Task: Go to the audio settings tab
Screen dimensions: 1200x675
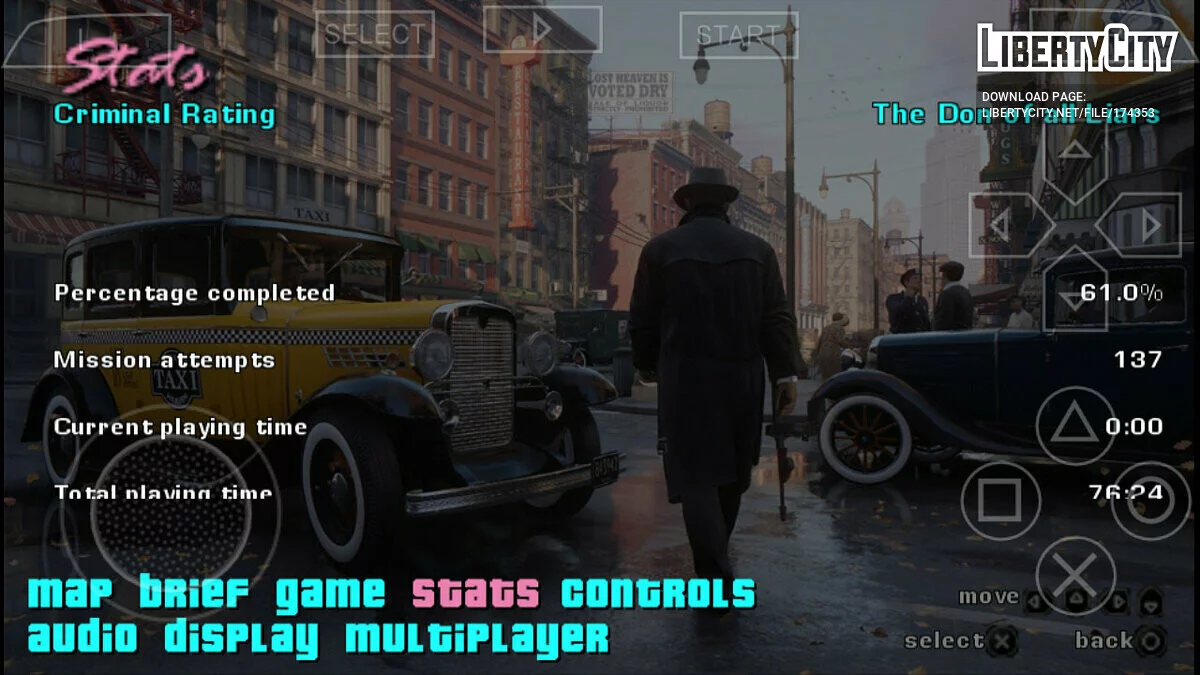Action: [x=87, y=637]
